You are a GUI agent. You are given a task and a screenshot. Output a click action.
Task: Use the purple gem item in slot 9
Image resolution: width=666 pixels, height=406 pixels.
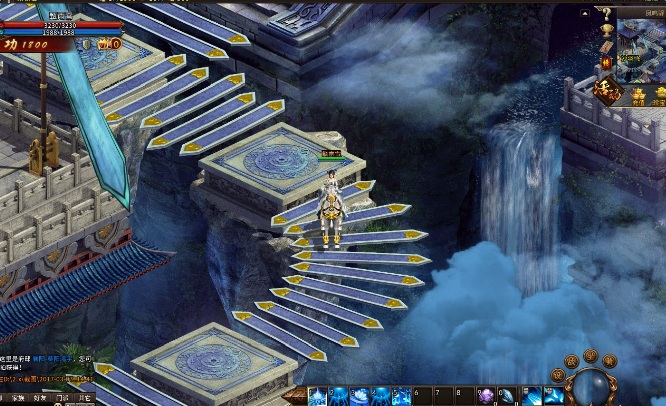(486, 397)
